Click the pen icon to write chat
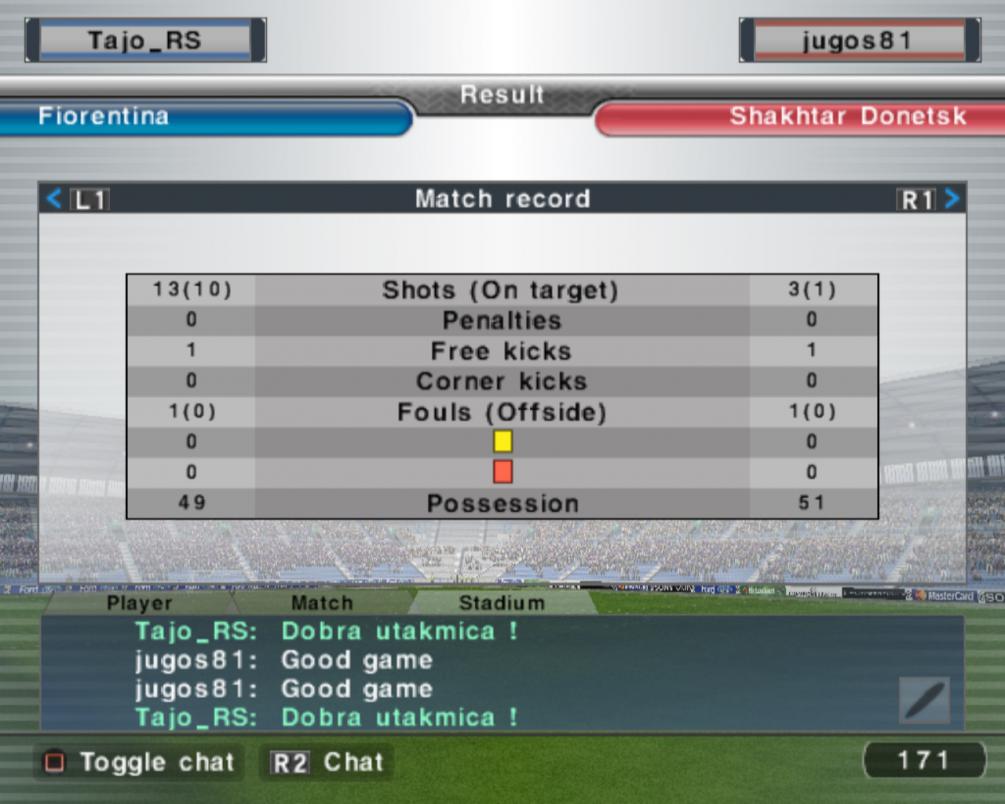 tap(924, 700)
